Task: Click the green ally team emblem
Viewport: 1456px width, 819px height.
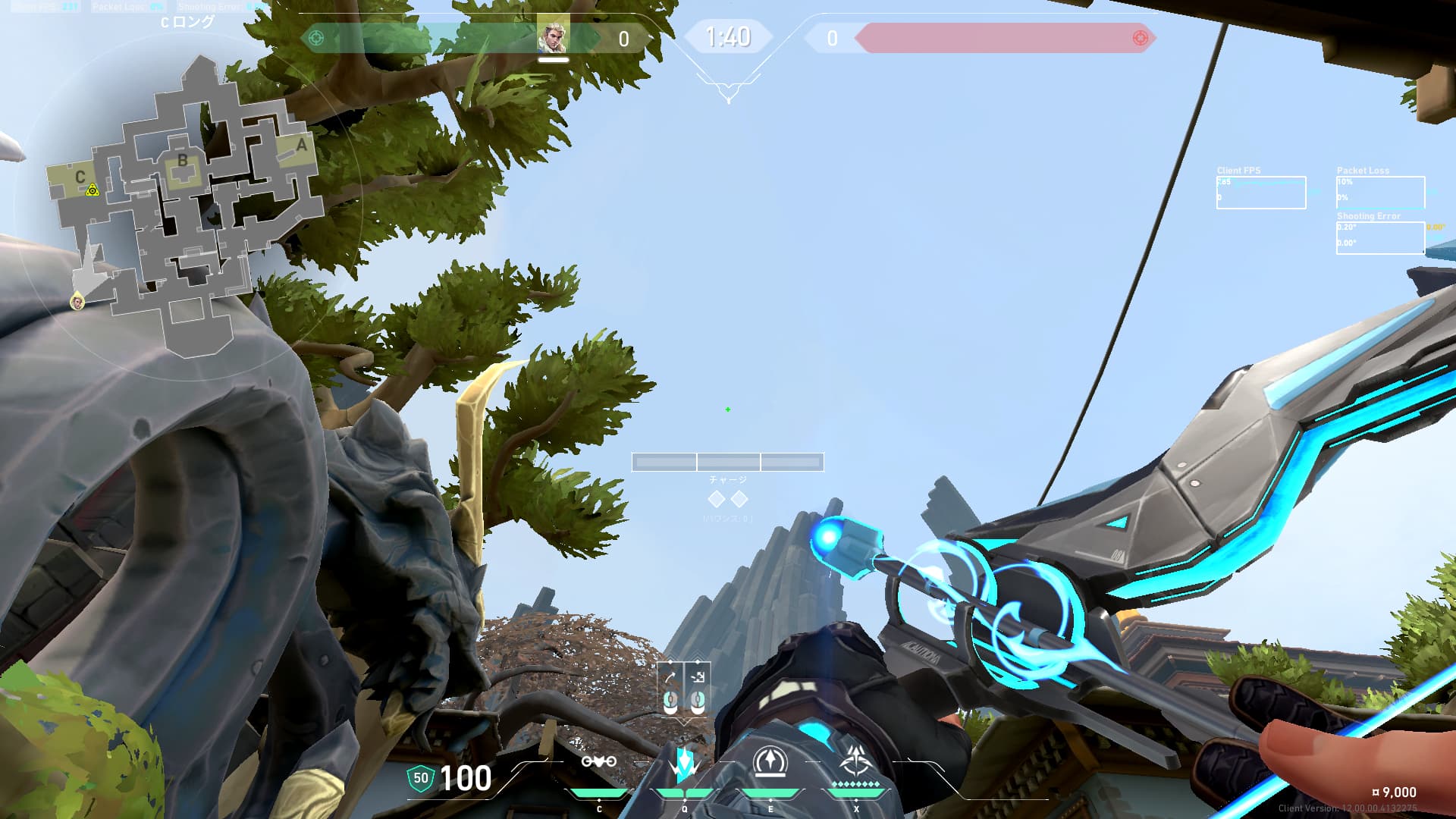Action: [x=316, y=38]
